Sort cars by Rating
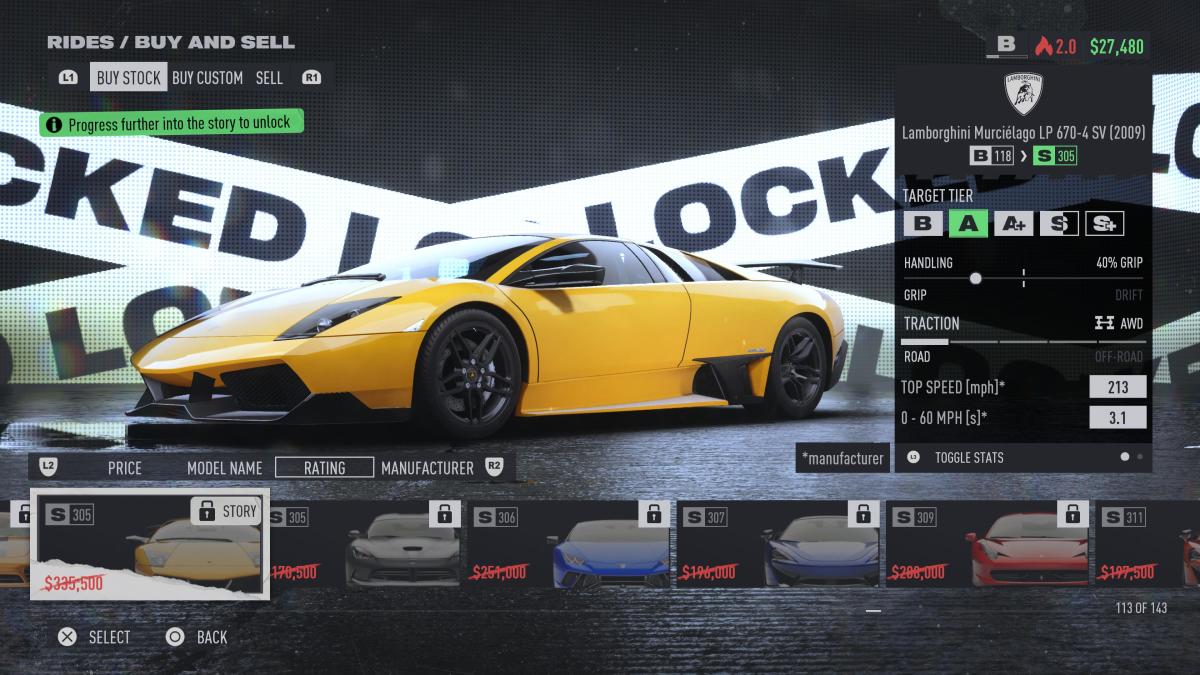This screenshot has width=1200, height=675. (324, 467)
